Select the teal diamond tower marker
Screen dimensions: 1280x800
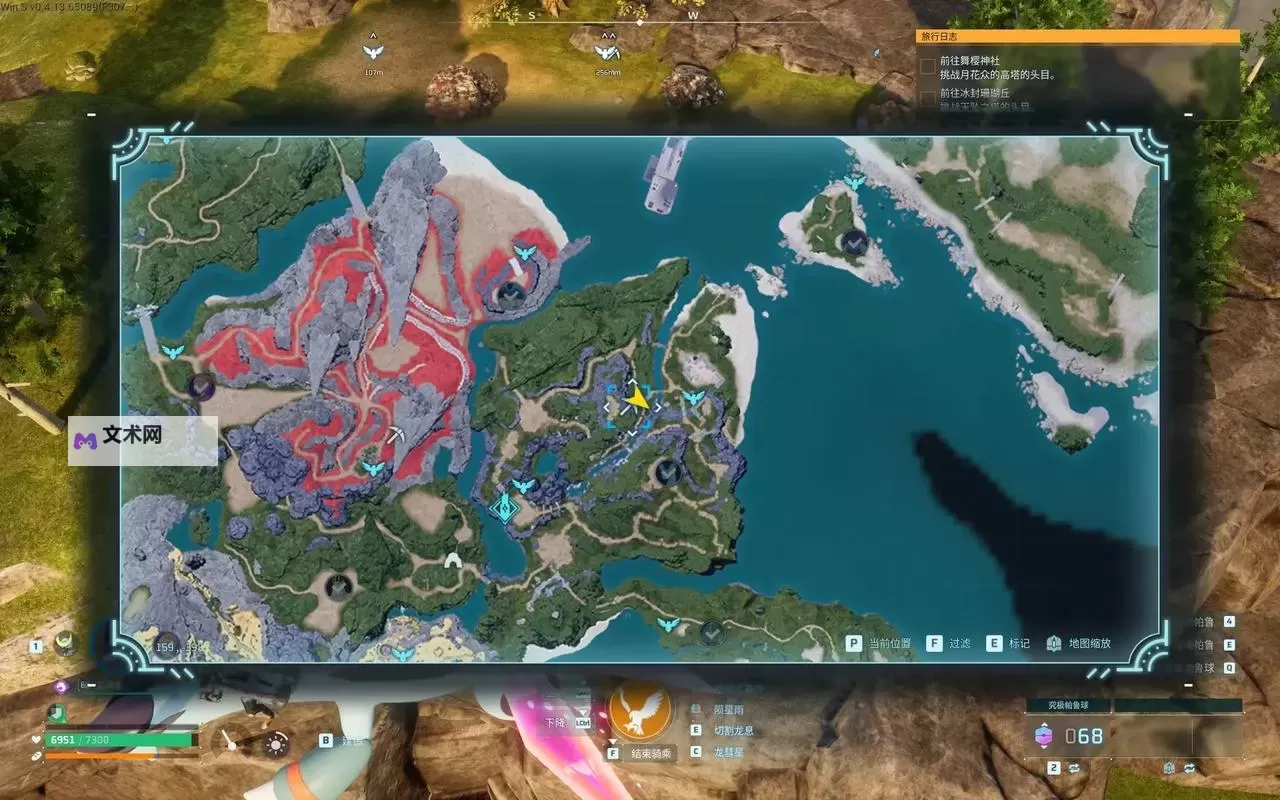(503, 508)
